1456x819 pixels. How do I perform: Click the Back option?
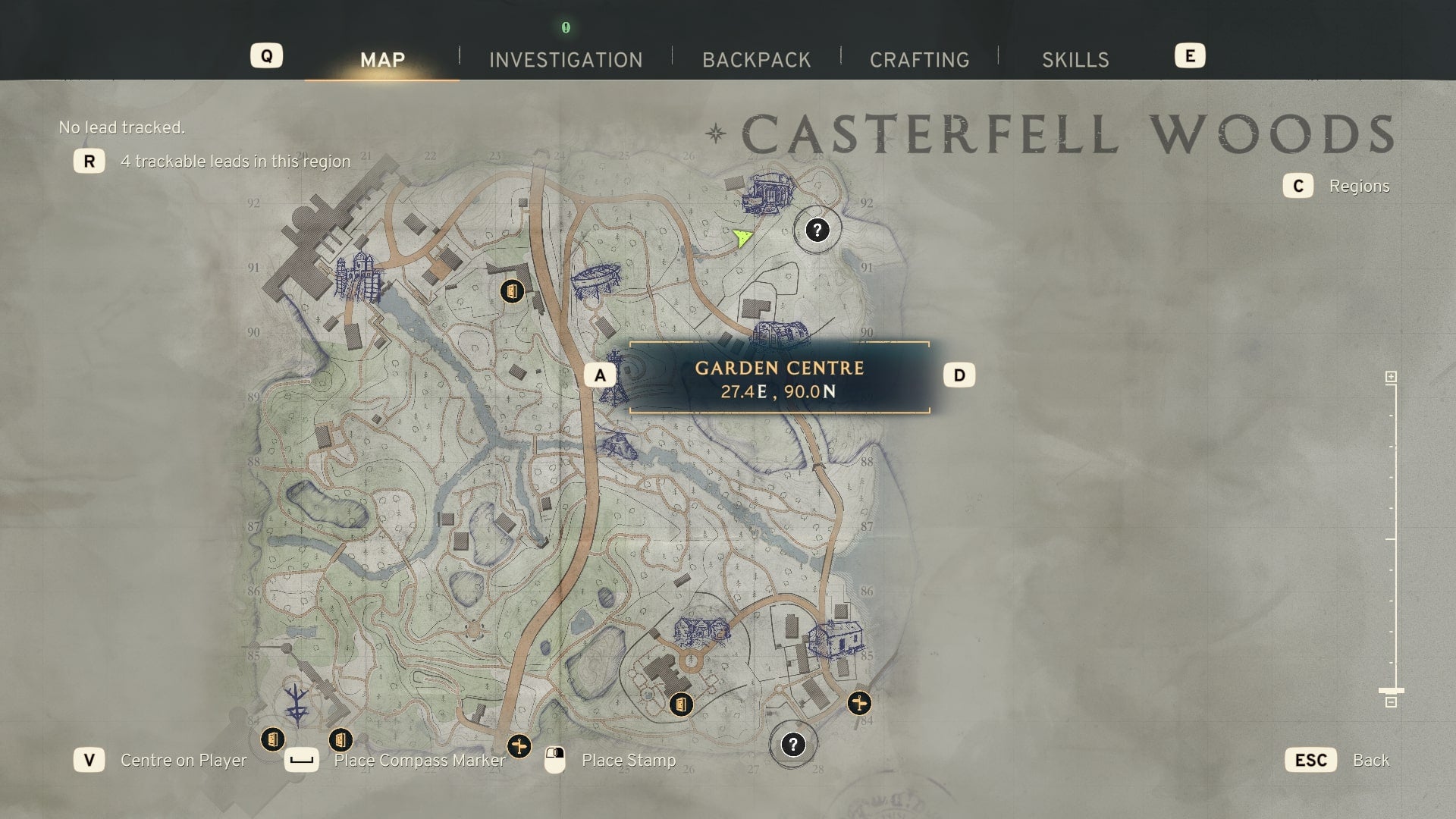click(x=1370, y=761)
